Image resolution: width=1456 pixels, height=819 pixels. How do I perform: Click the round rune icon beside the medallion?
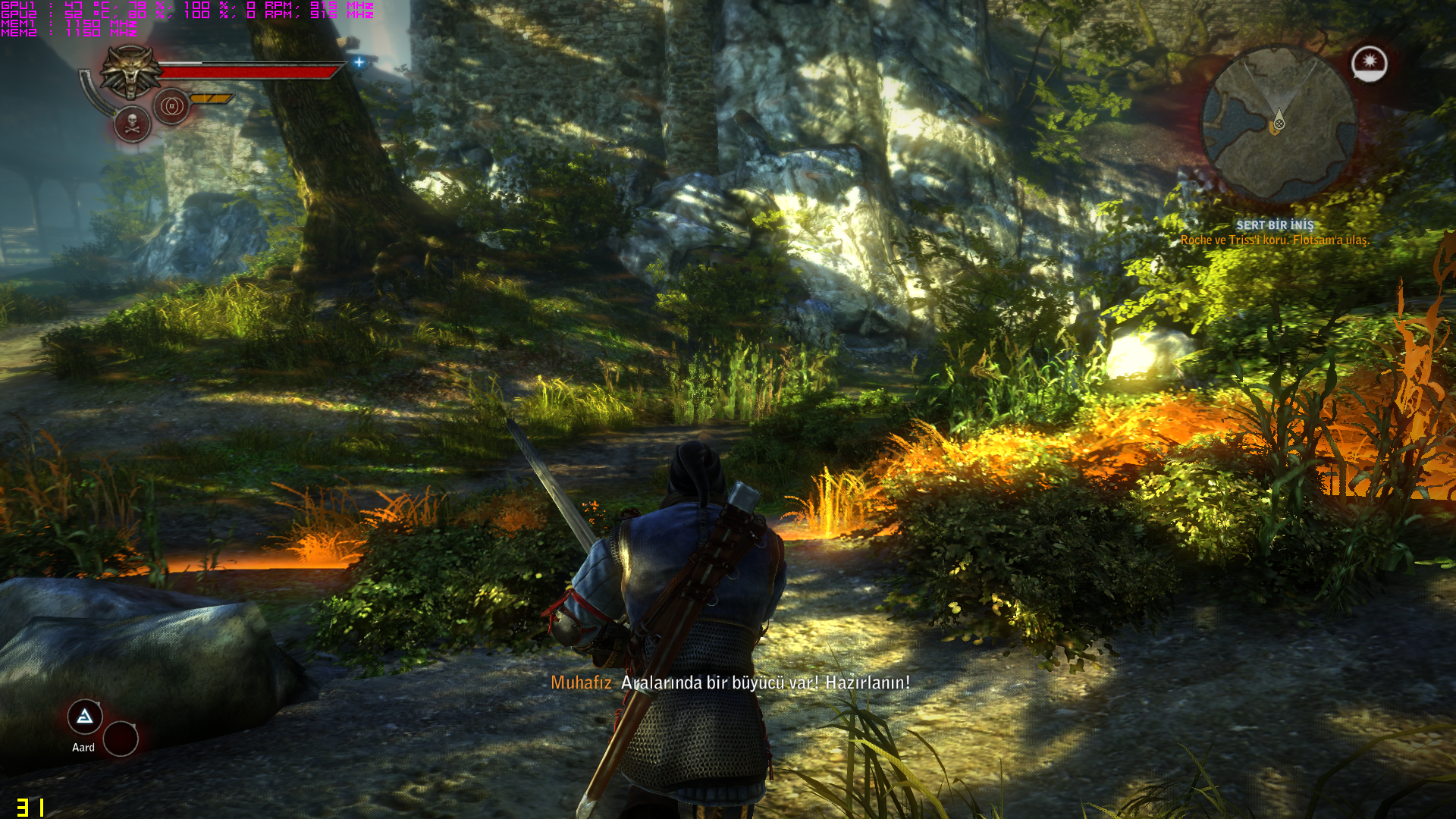172,106
